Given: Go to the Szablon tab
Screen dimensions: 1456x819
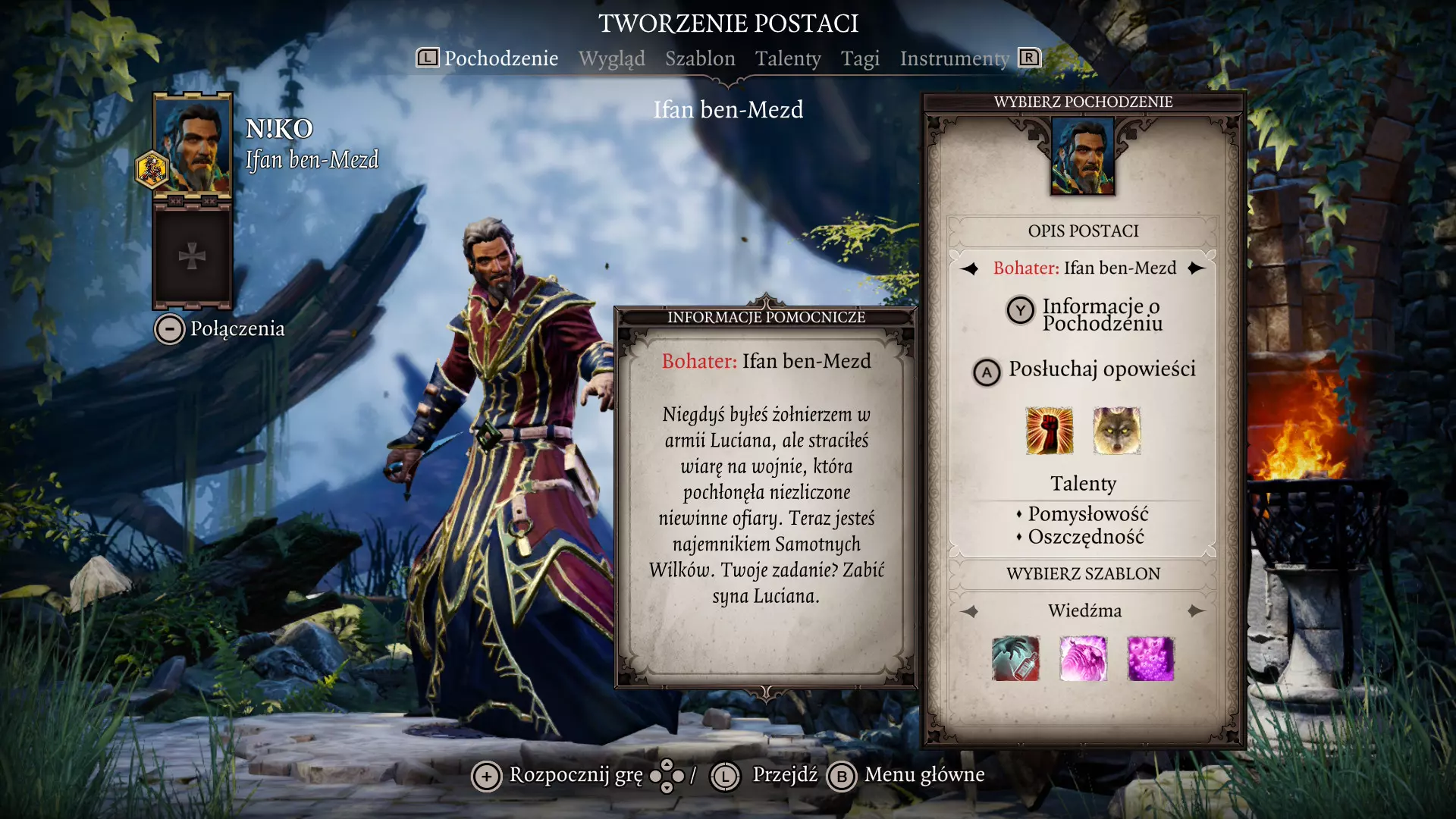Looking at the screenshot, I should coord(700,58).
